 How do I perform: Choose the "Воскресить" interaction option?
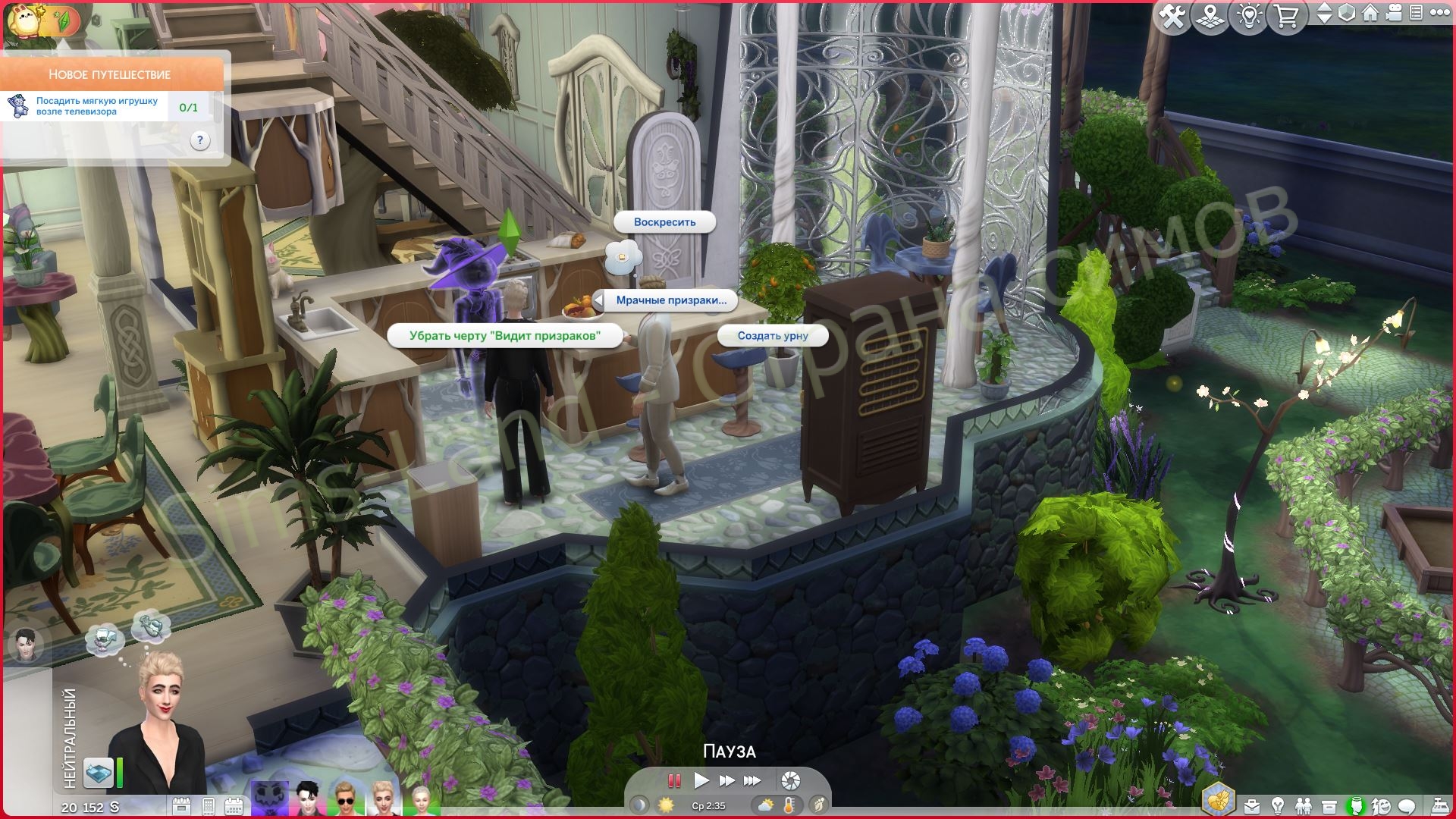point(664,222)
